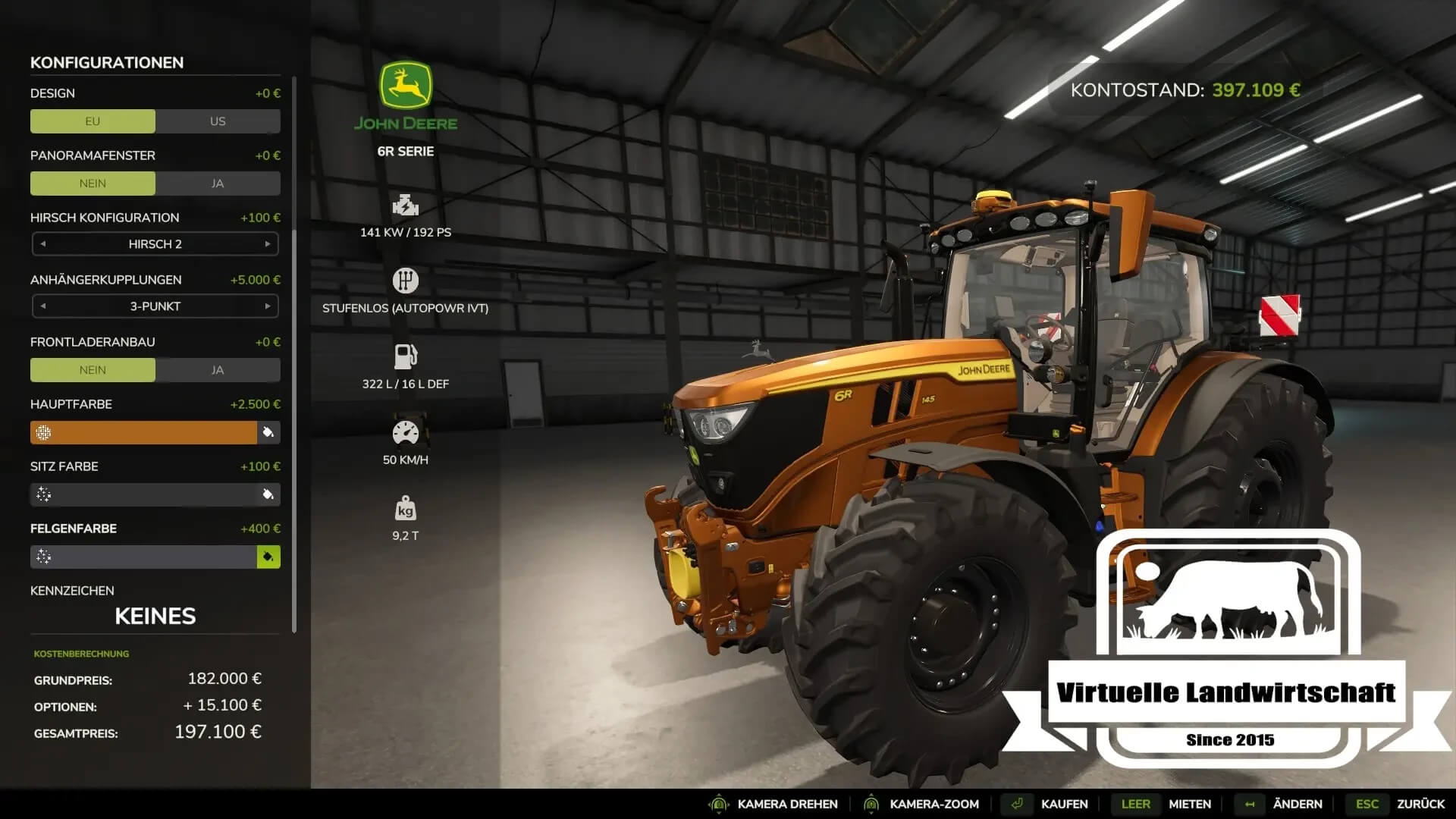Viewport: 1456px width, 819px height.
Task: Open the Sitz Farbe color selector
Action: tap(144, 494)
